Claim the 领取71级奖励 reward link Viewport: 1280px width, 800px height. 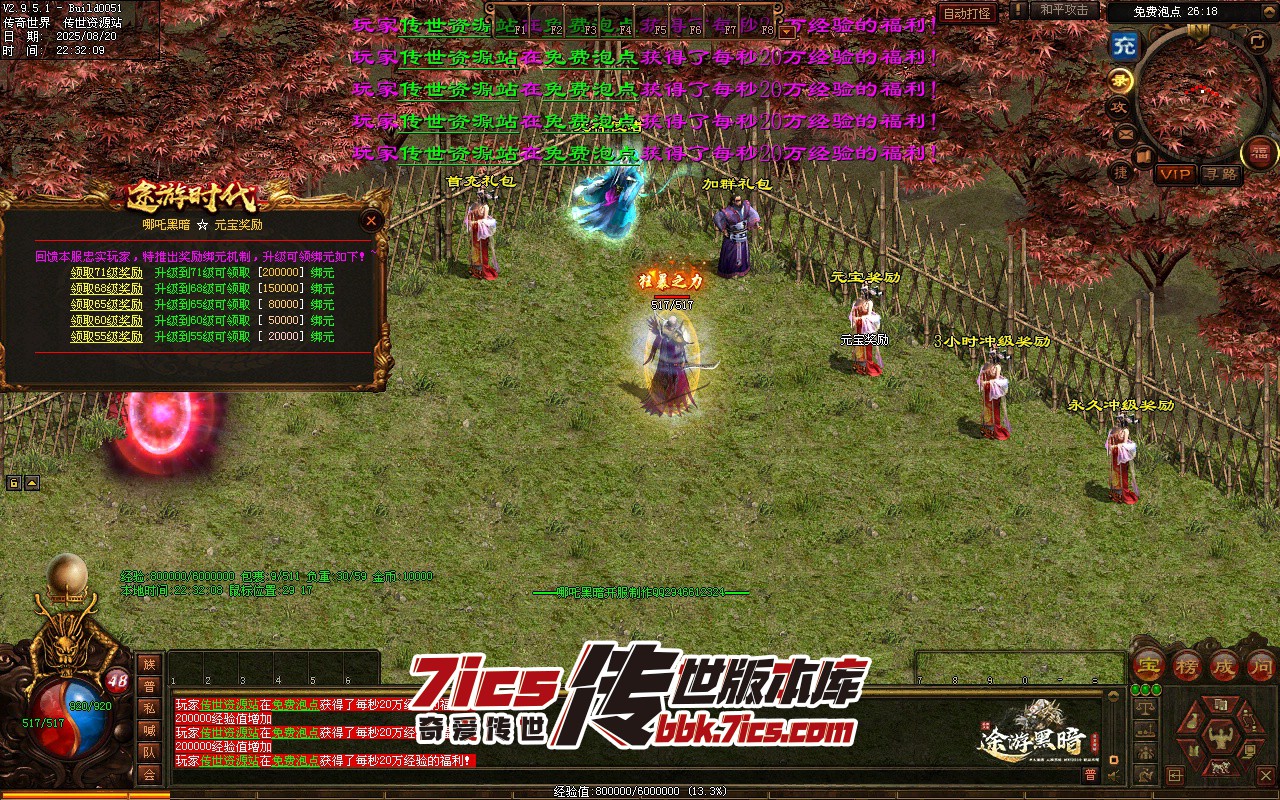[x=106, y=273]
